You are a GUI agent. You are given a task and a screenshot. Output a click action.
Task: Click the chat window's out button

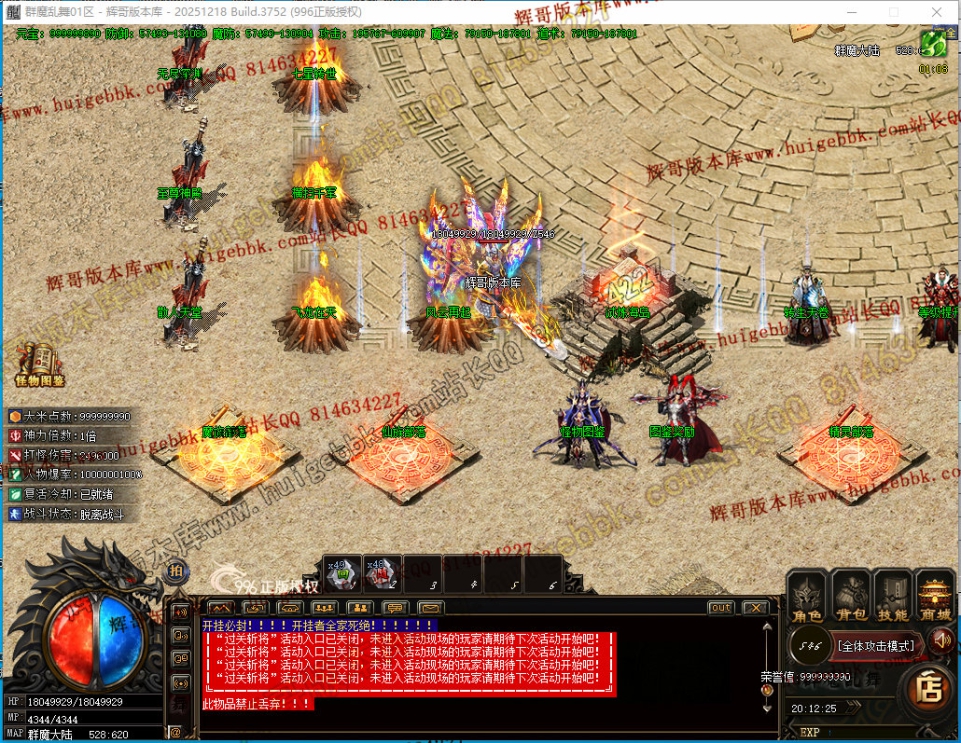pos(721,608)
